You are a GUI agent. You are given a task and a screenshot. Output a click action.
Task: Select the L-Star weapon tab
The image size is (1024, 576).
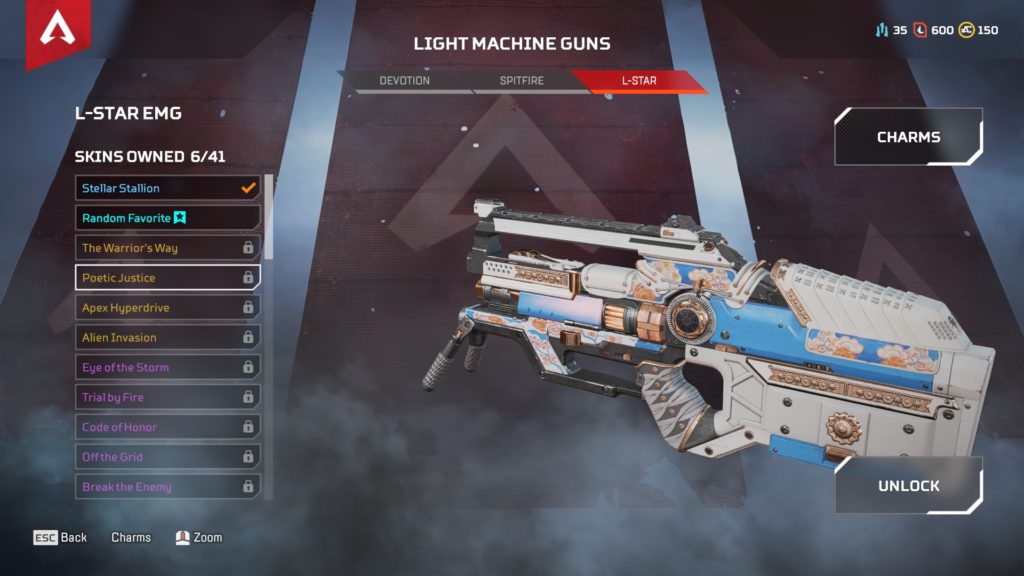[x=638, y=80]
